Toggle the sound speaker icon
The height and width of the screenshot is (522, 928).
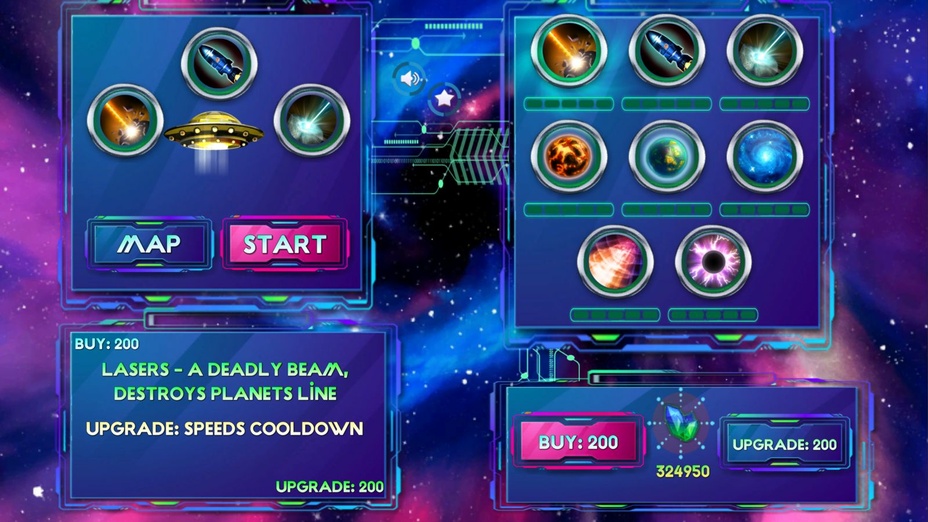408,77
